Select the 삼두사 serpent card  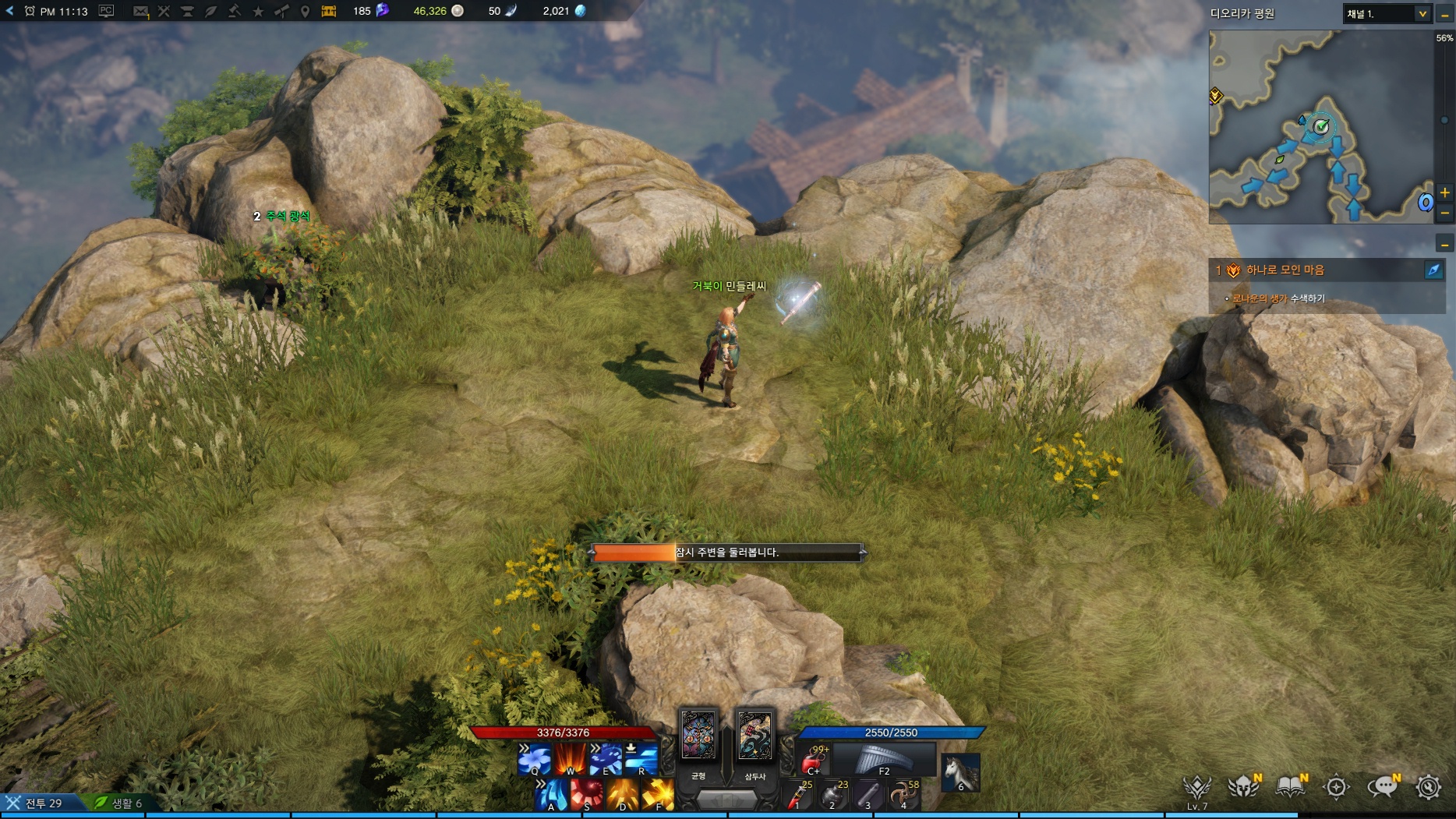(x=755, y=735)
